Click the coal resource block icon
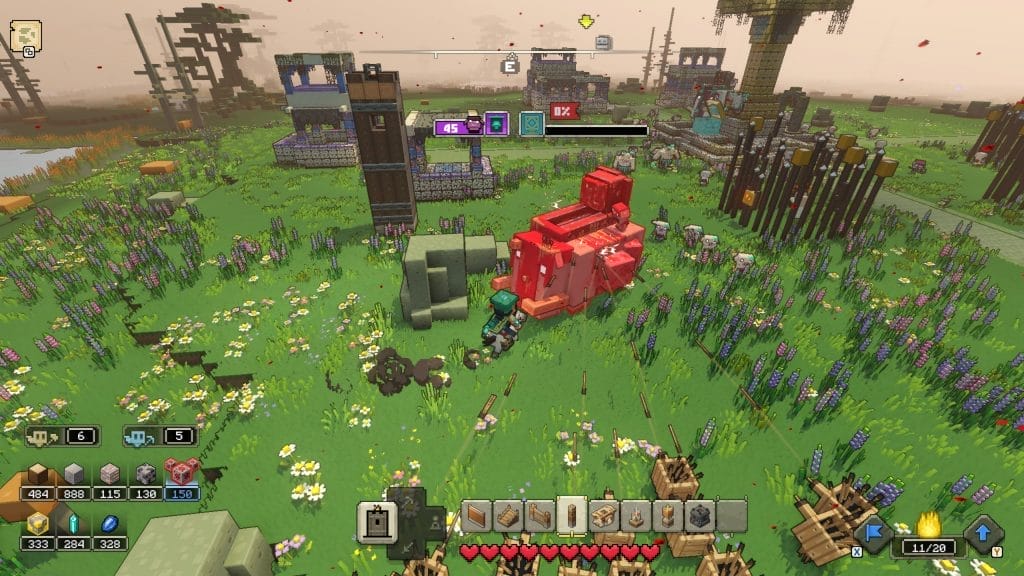 click(146, 474)
